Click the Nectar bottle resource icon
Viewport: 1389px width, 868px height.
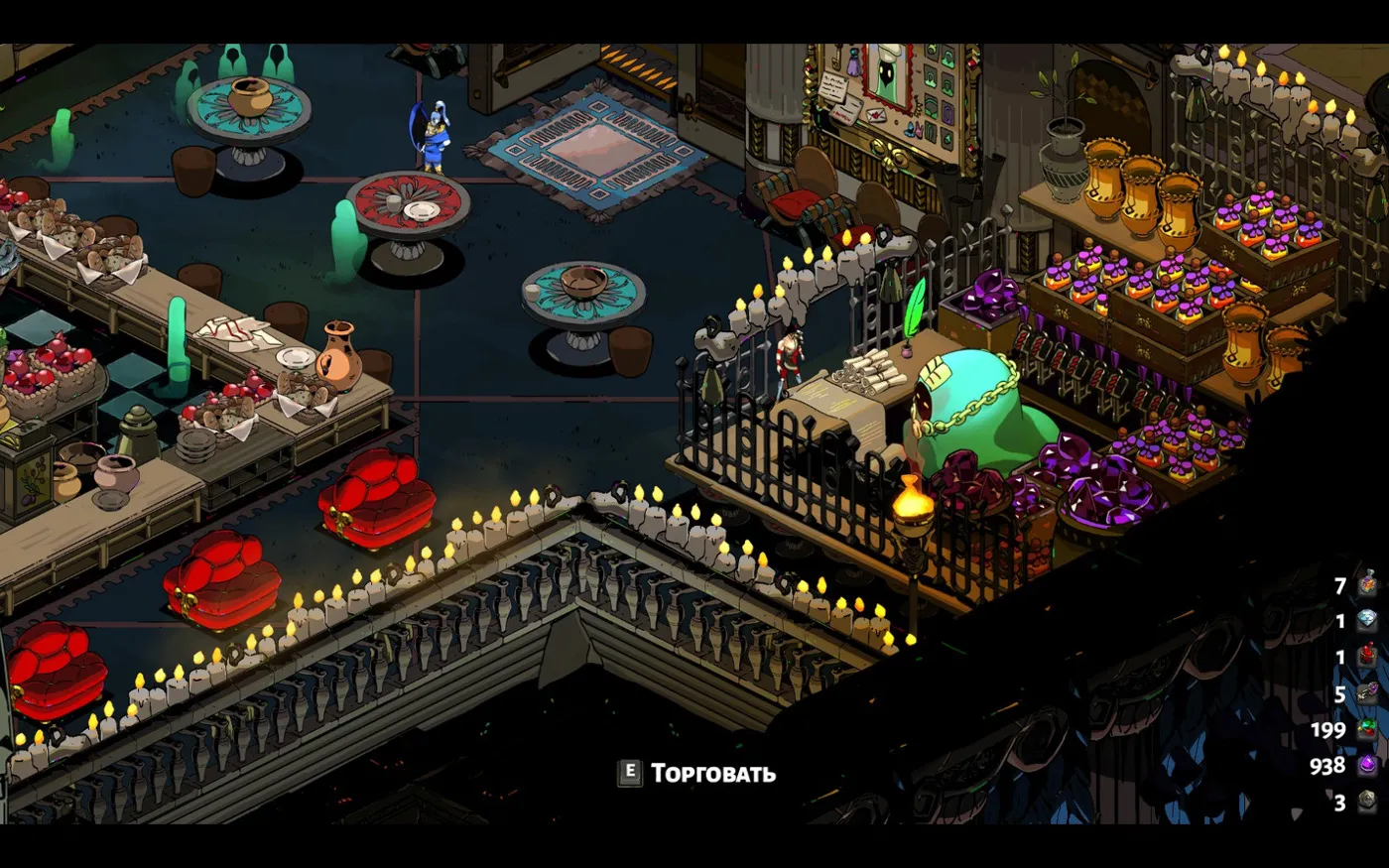1368,585
